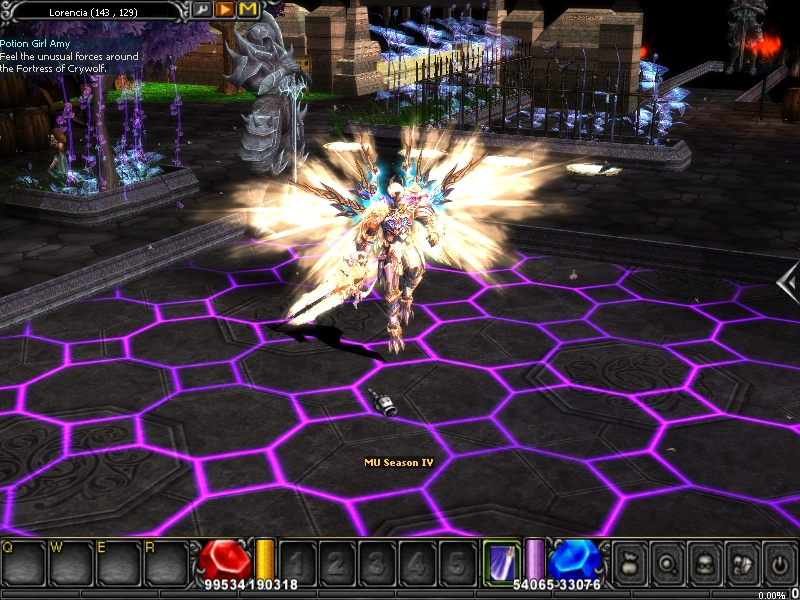Select the W item hotkey slot
The image size is (800, 600).
70,564
